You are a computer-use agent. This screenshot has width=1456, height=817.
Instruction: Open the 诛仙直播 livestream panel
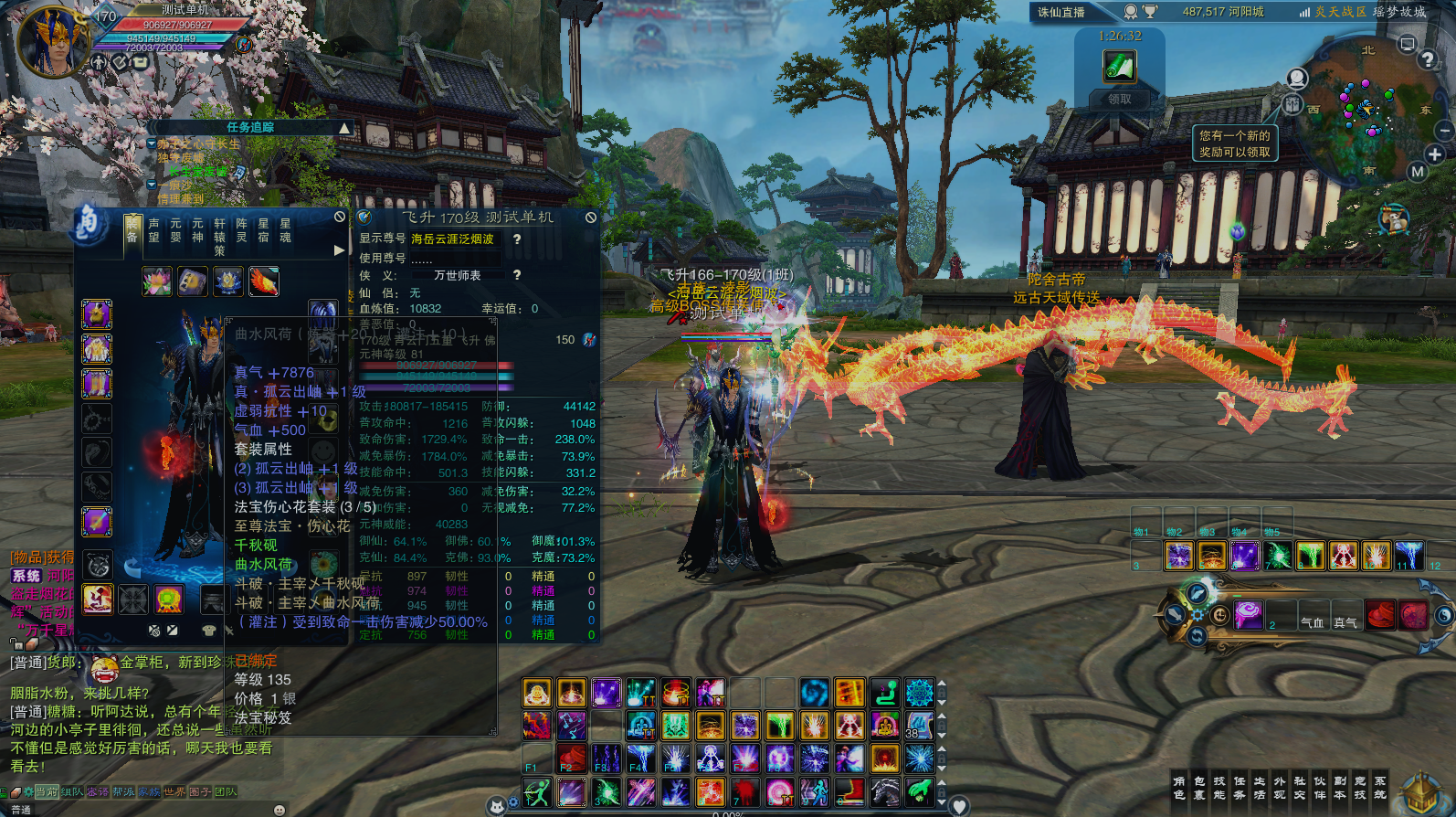tap(1061, 12)
